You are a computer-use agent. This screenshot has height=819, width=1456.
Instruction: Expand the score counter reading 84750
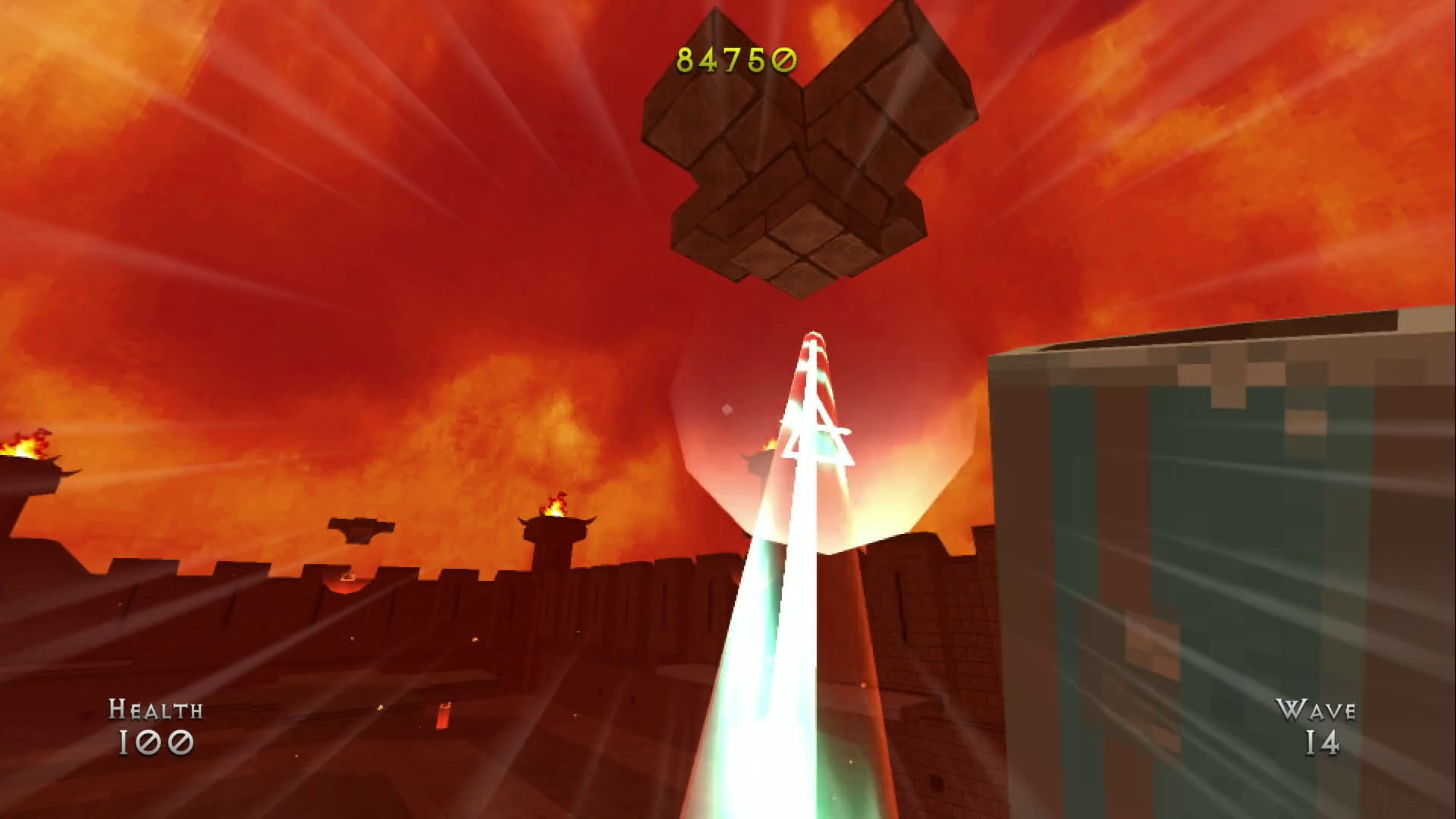[x=734, y=59]
